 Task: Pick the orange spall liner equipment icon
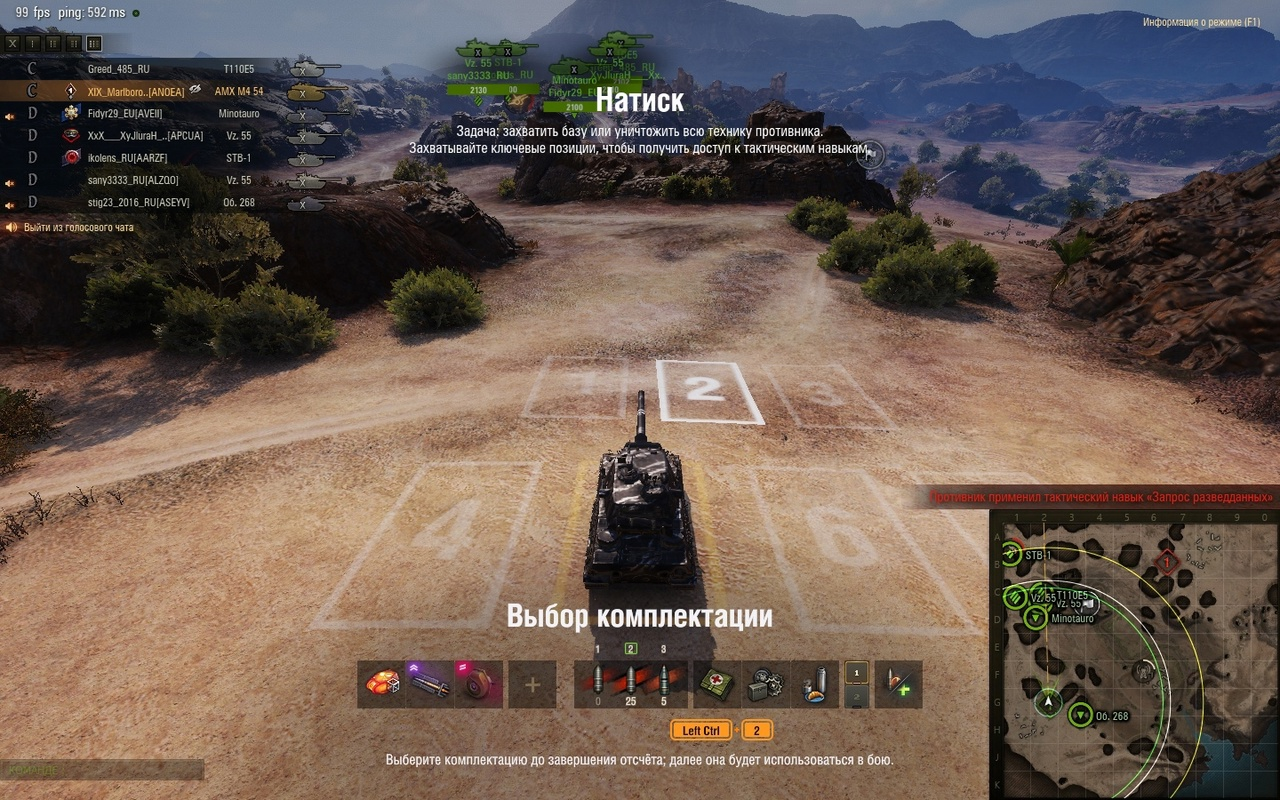pyautogui.click(x=382, y=684)
